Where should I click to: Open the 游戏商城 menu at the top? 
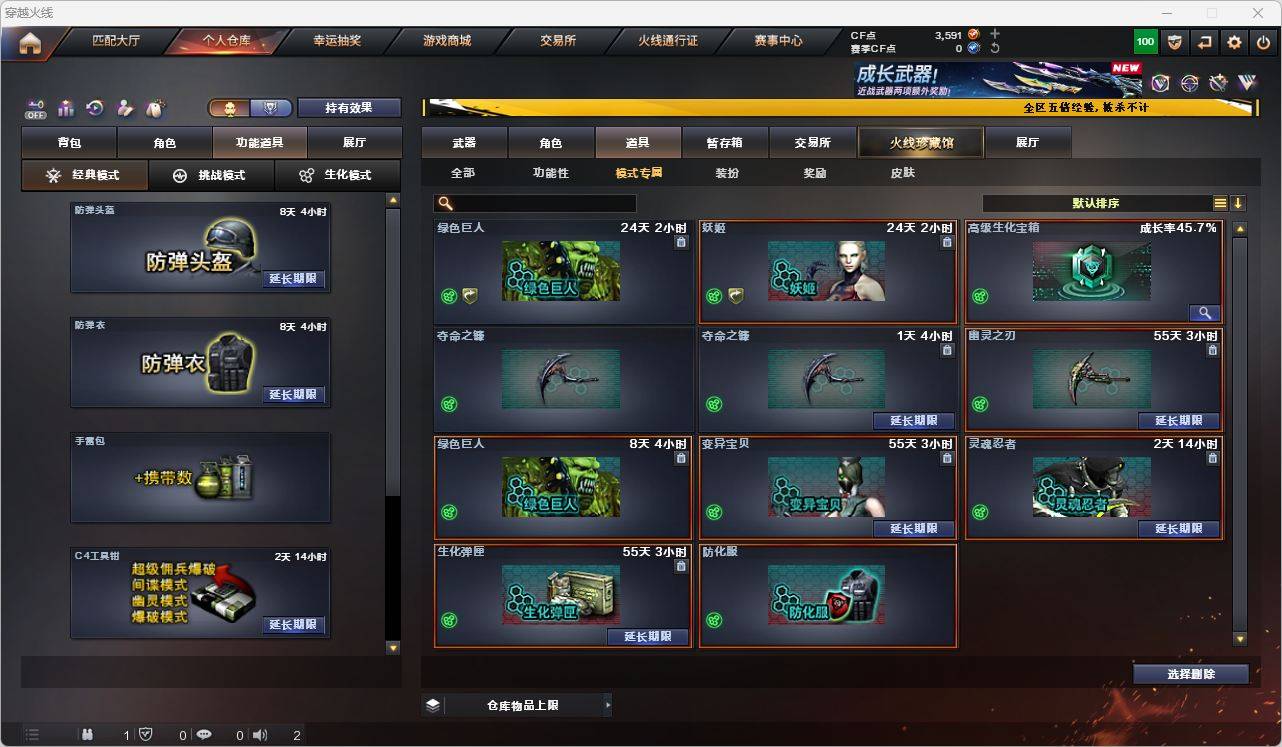tap(446, 41)
